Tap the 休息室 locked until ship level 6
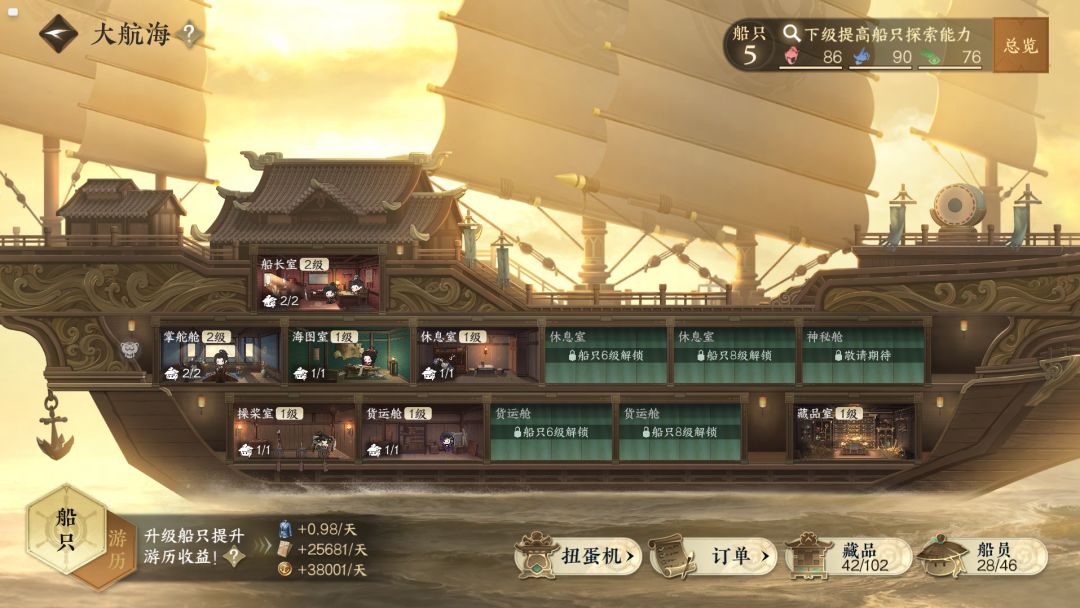 click(x=605, y=355)
